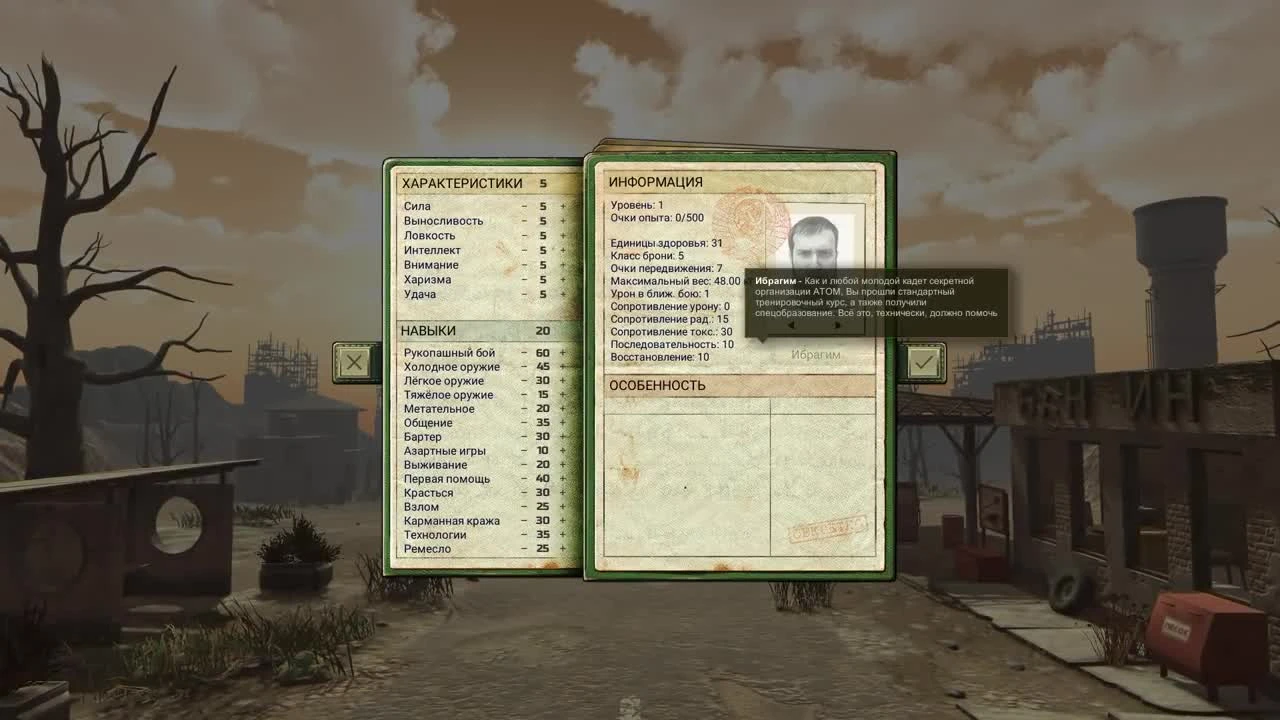This screenshot has height=720, width=1280.
Task: Increase Харизма with its plus button
Action: tap(562, 279)
